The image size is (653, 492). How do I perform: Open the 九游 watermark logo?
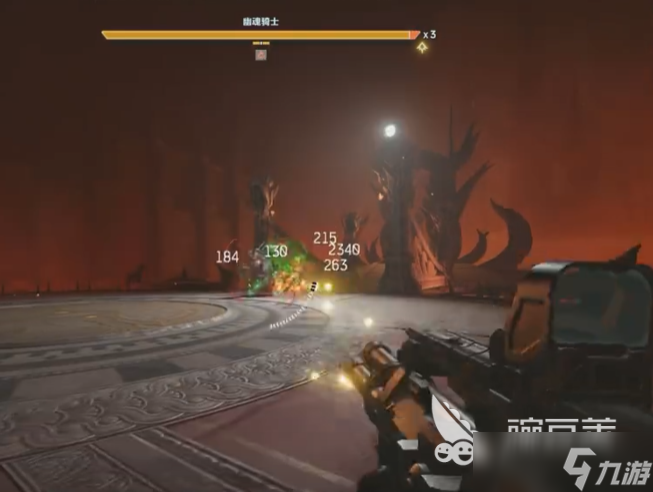click(600, 465)
